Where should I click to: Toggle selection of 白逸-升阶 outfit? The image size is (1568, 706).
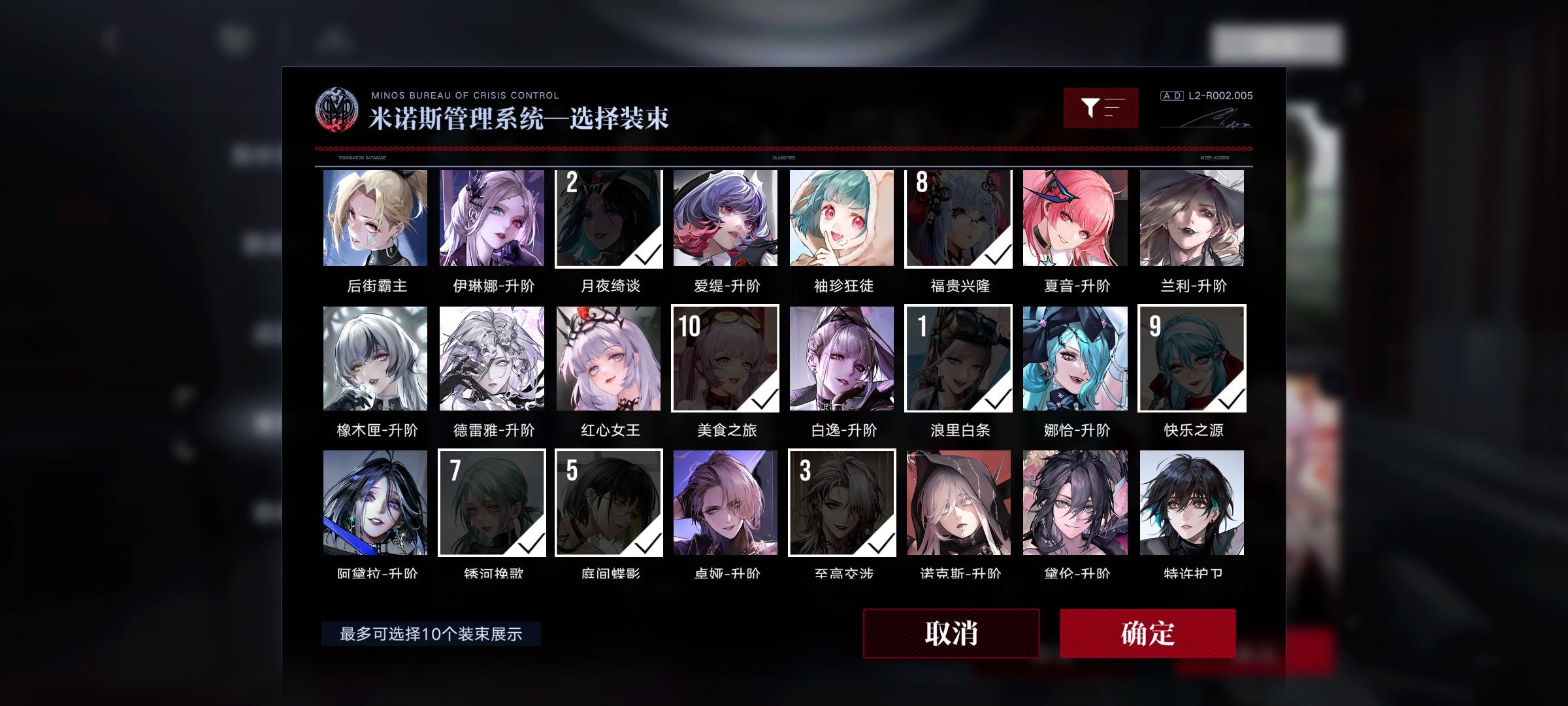pos(842,358)
